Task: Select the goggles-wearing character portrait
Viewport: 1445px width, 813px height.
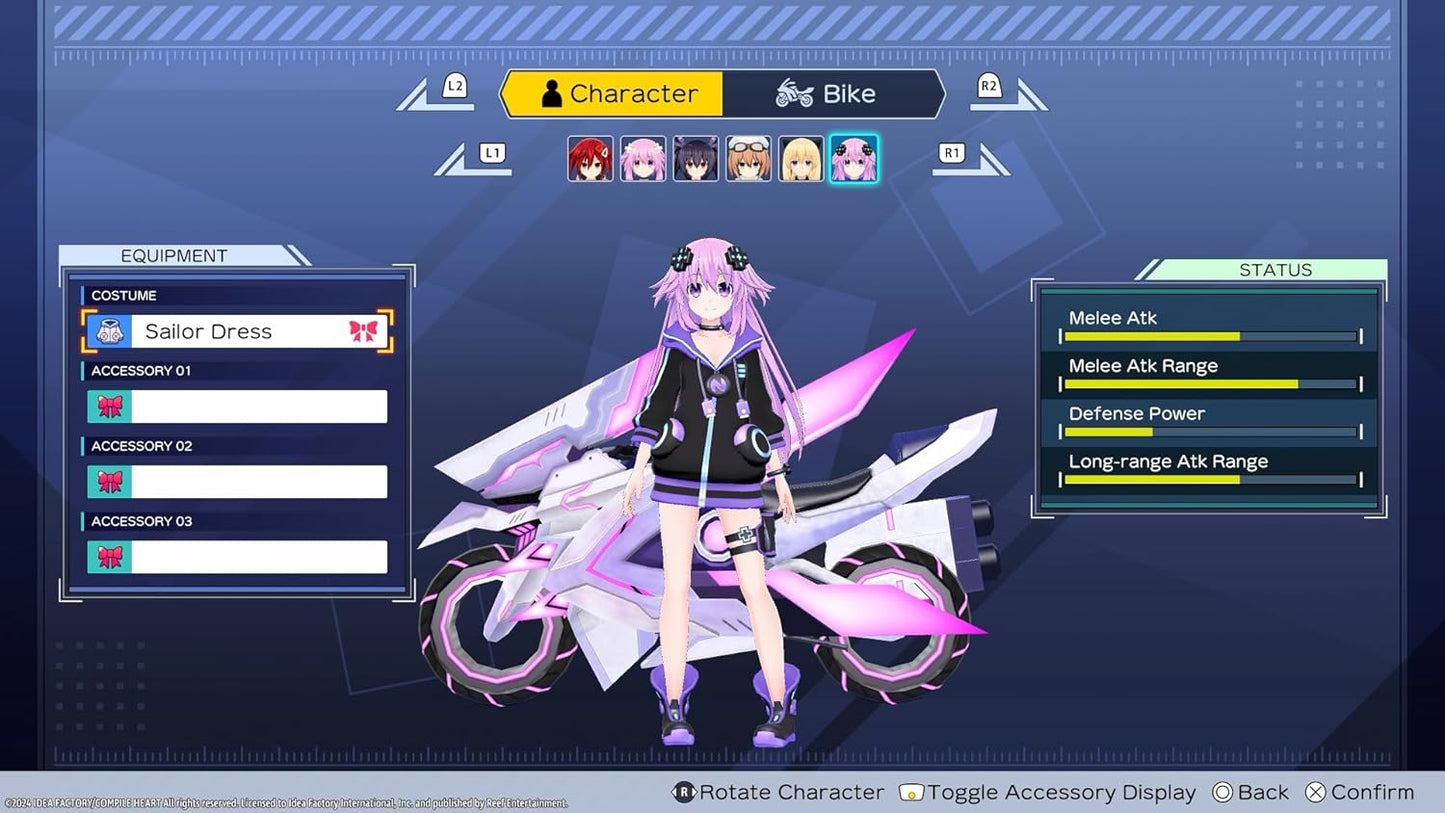Action: tap(748, 158)
